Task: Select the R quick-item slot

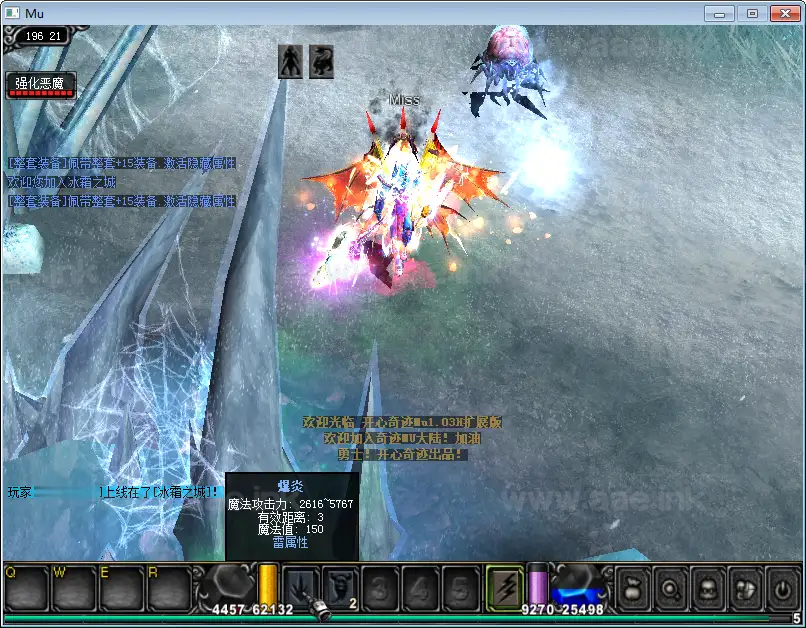Action: tap(167, 588)
